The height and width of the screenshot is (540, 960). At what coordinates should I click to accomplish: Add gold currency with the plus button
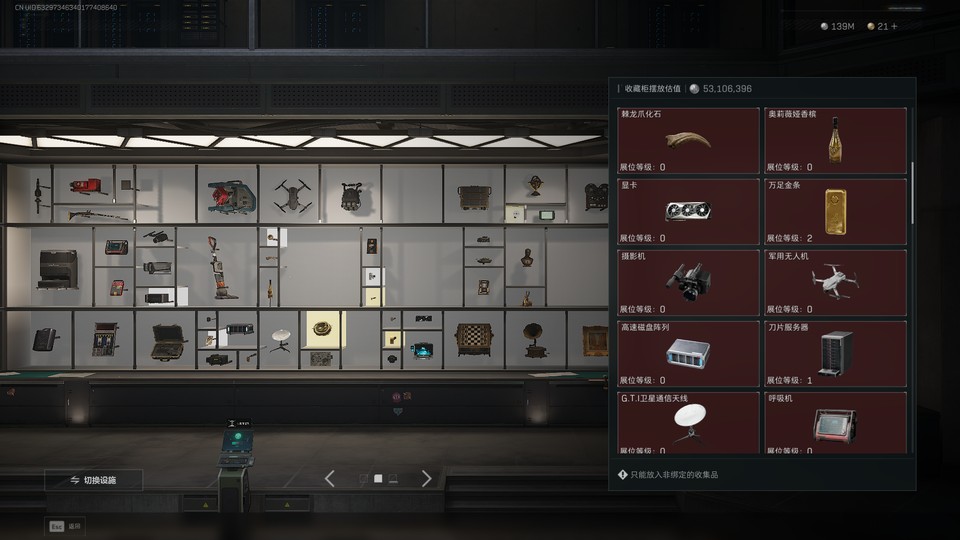(894, 26)
